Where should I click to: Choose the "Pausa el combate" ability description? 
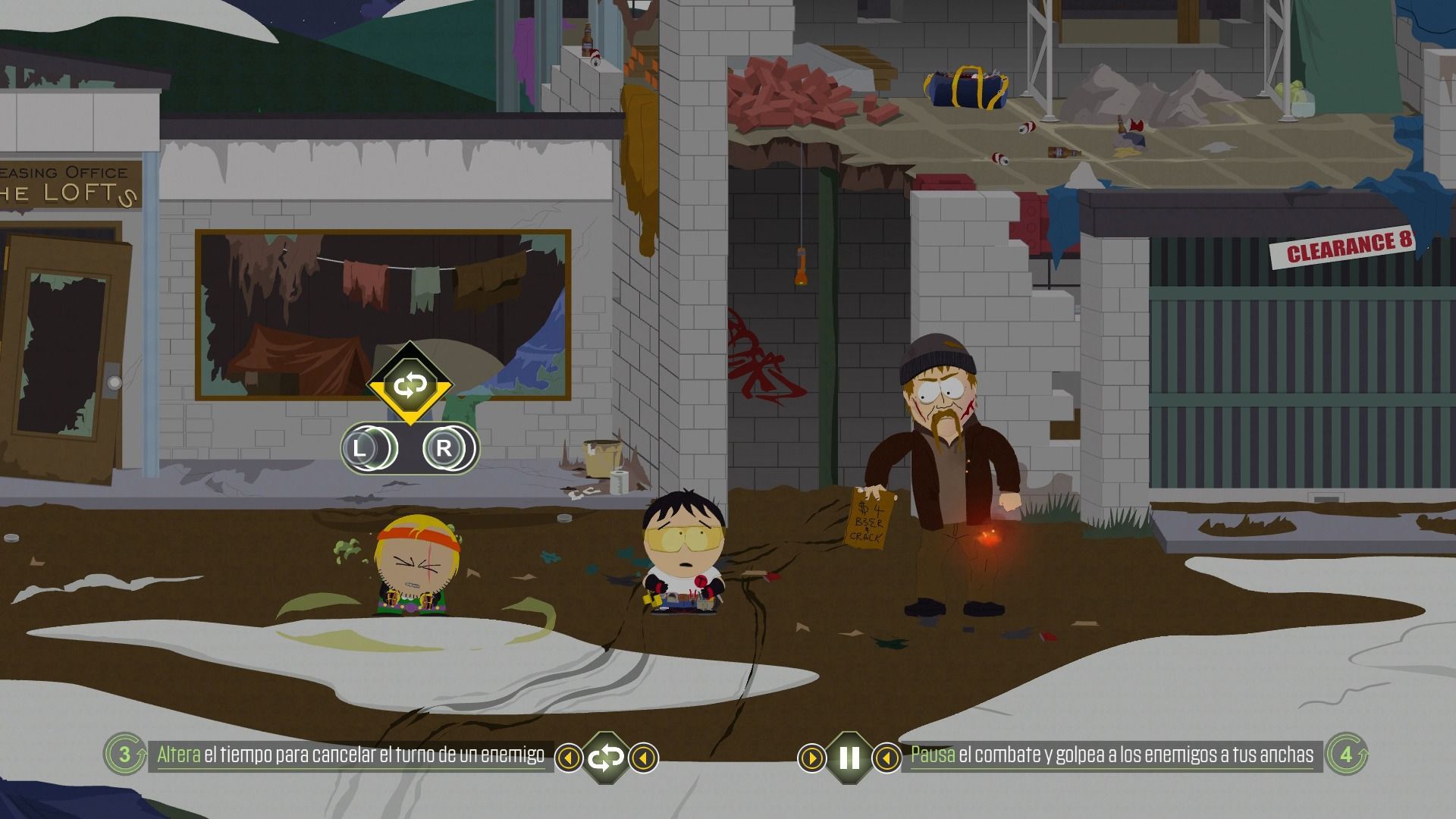1112,755
